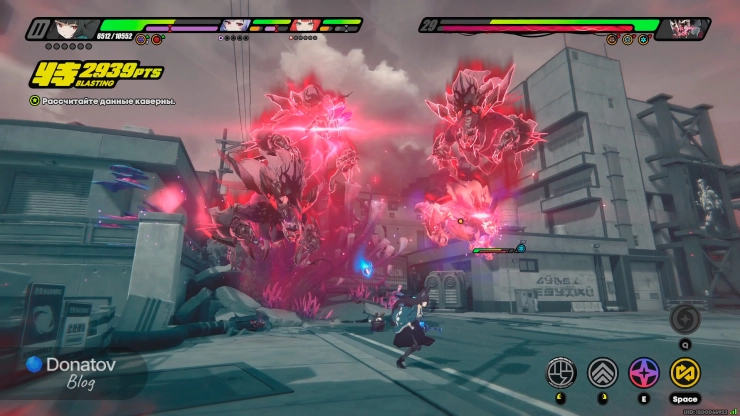Trigger the double-chevron dodge icon
This screenshot has width=740, height=416.
point(601,373)
